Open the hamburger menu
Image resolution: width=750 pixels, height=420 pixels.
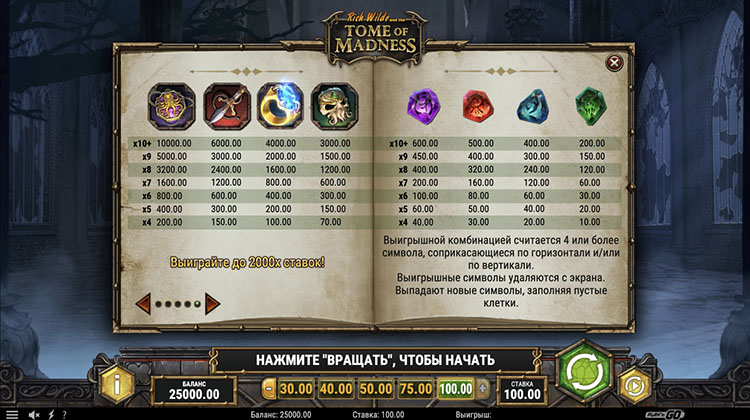12,413
